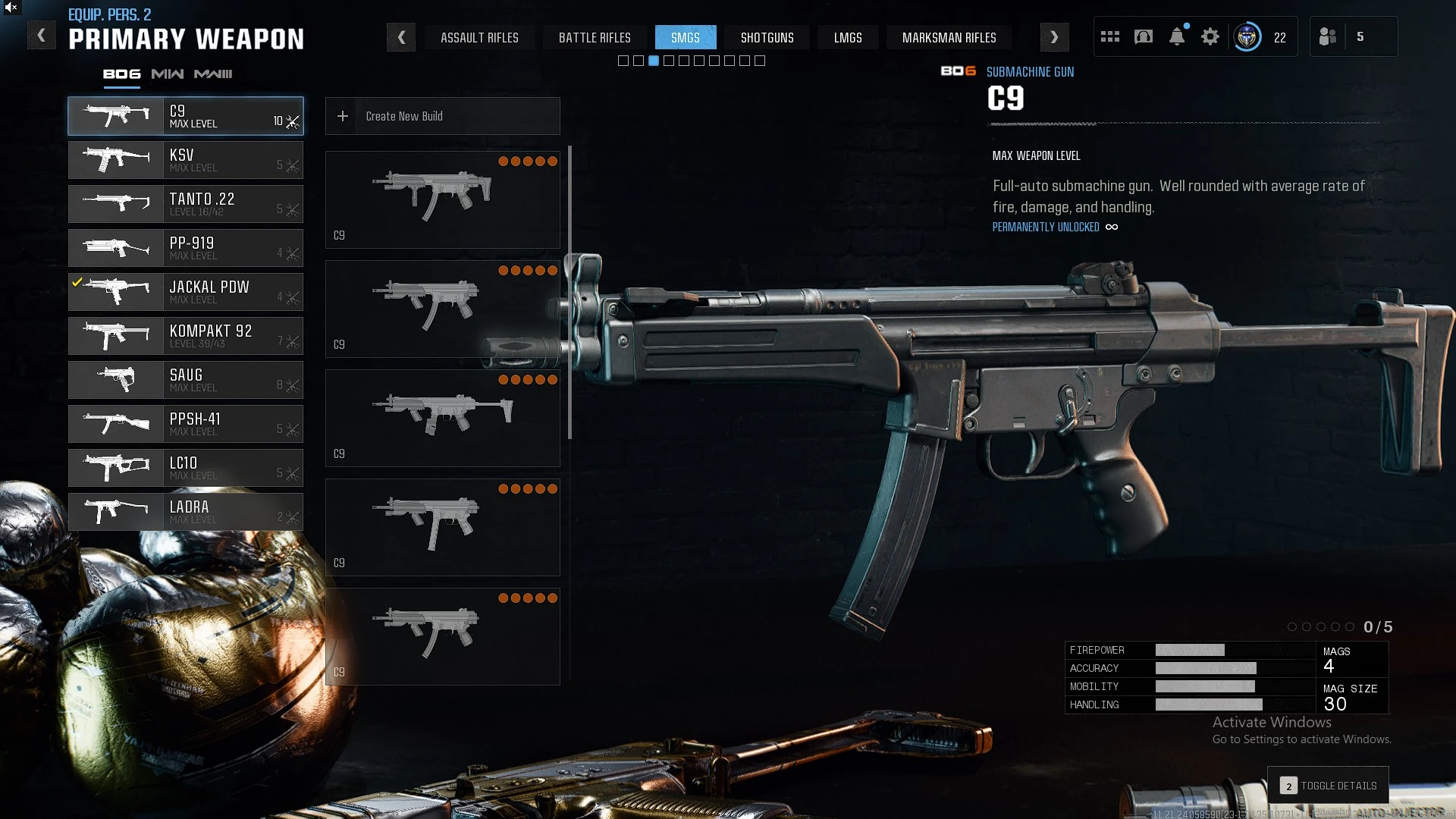Show the LMGs weapon category

(x=848, y=37)
